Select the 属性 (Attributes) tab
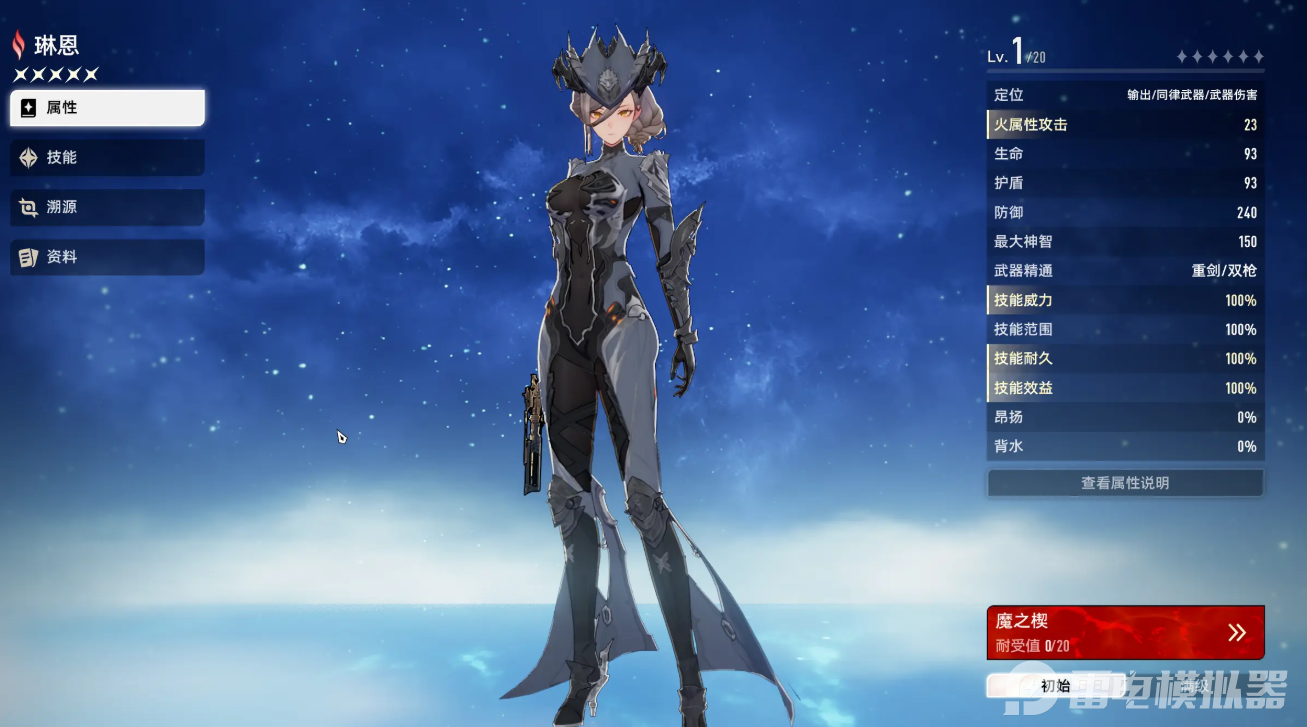 pyautogui.click(x=107, y=108)
